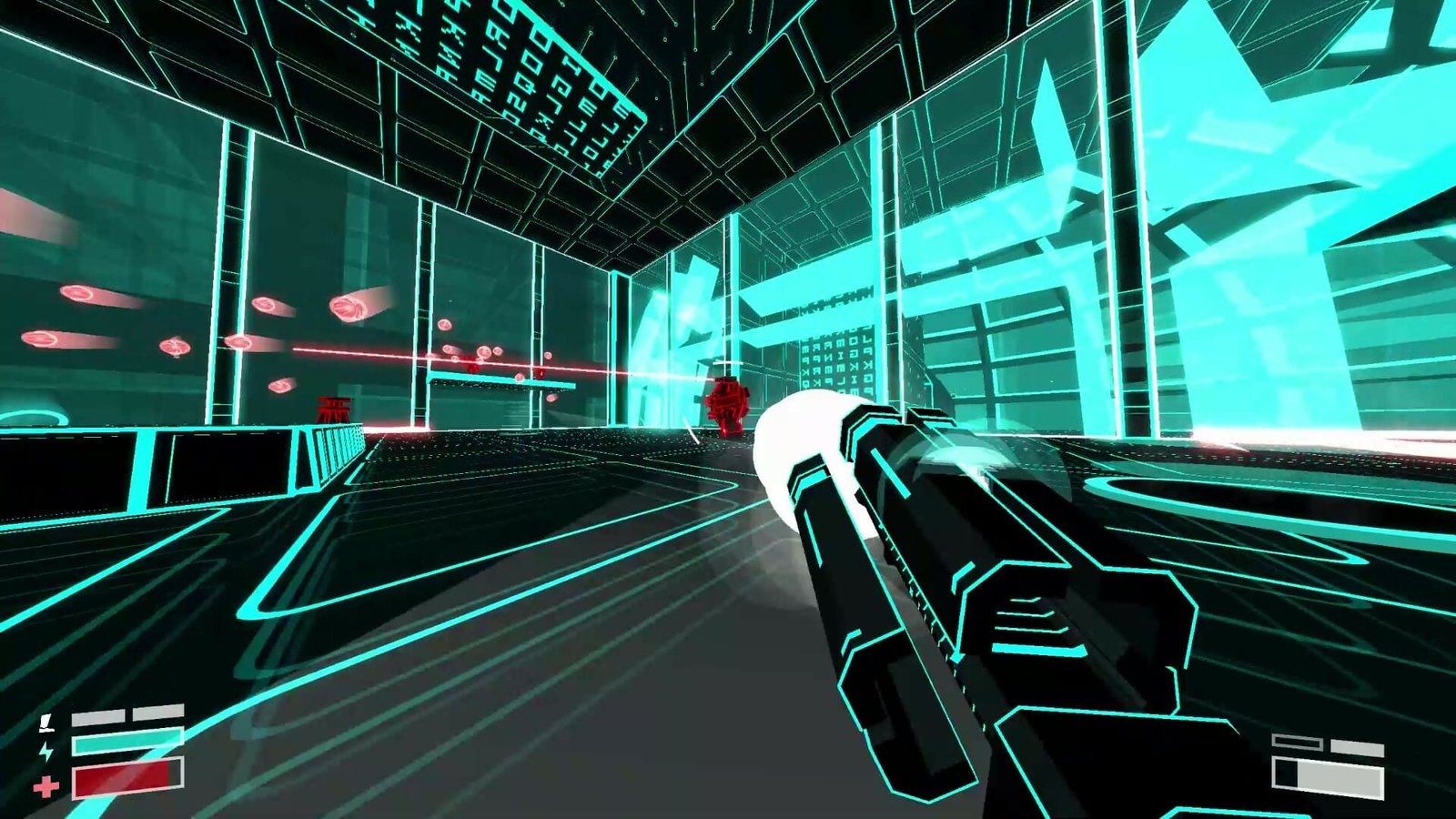The image size is (1456, 819).
Task: Click the white boot dash icon
Action: 45,723
